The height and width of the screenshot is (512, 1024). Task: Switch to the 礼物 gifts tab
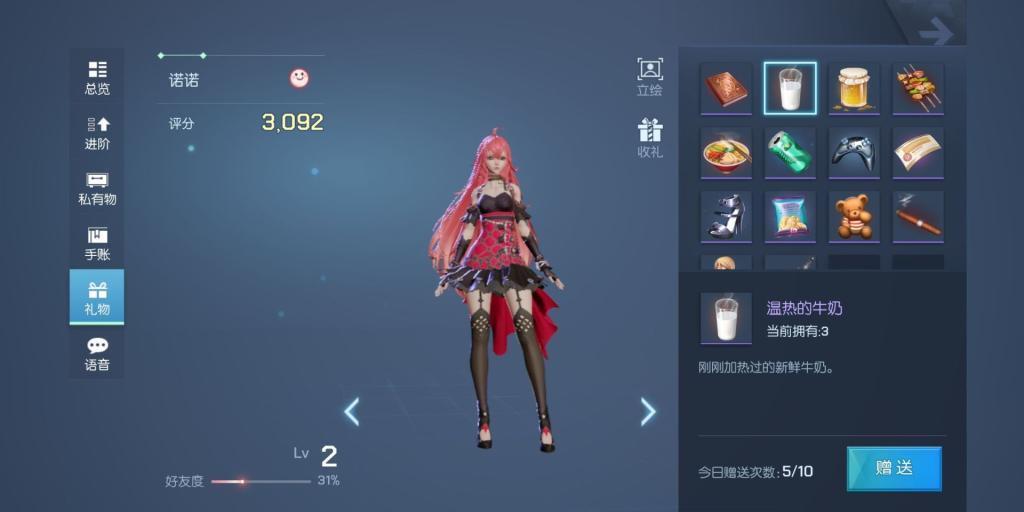[97, 298]
